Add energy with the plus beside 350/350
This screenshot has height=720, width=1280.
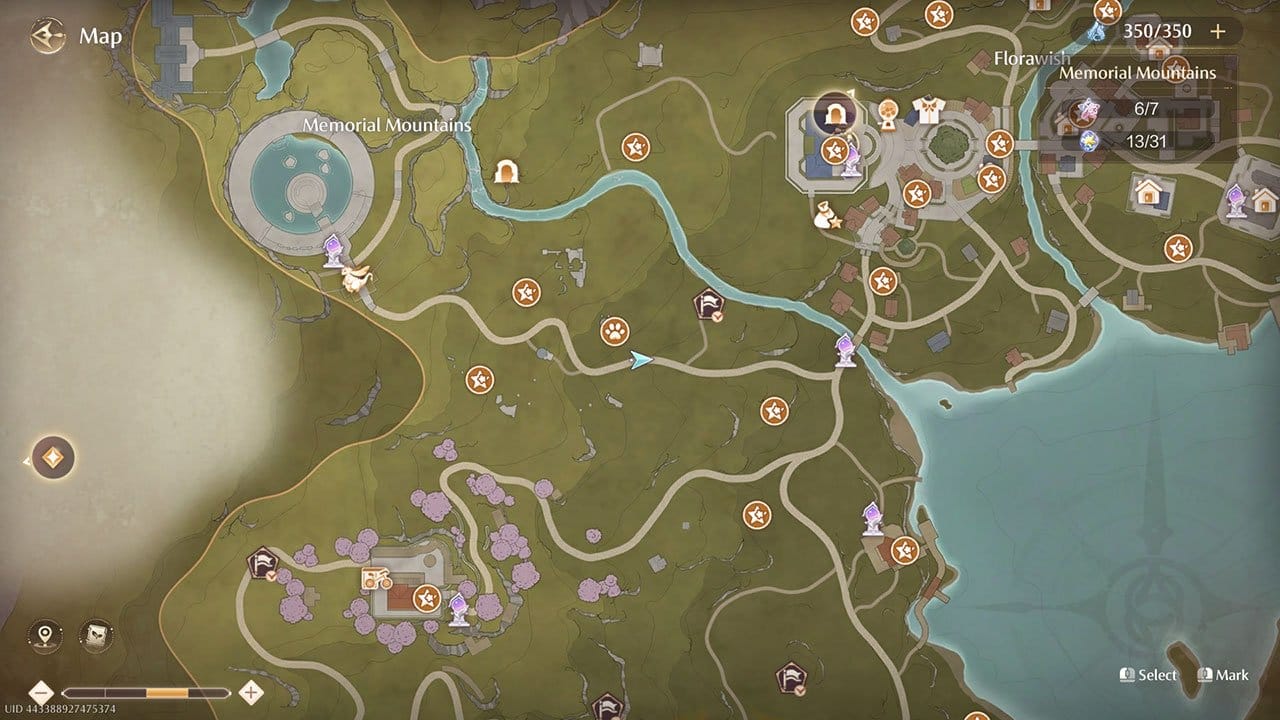pos(1217,31)
